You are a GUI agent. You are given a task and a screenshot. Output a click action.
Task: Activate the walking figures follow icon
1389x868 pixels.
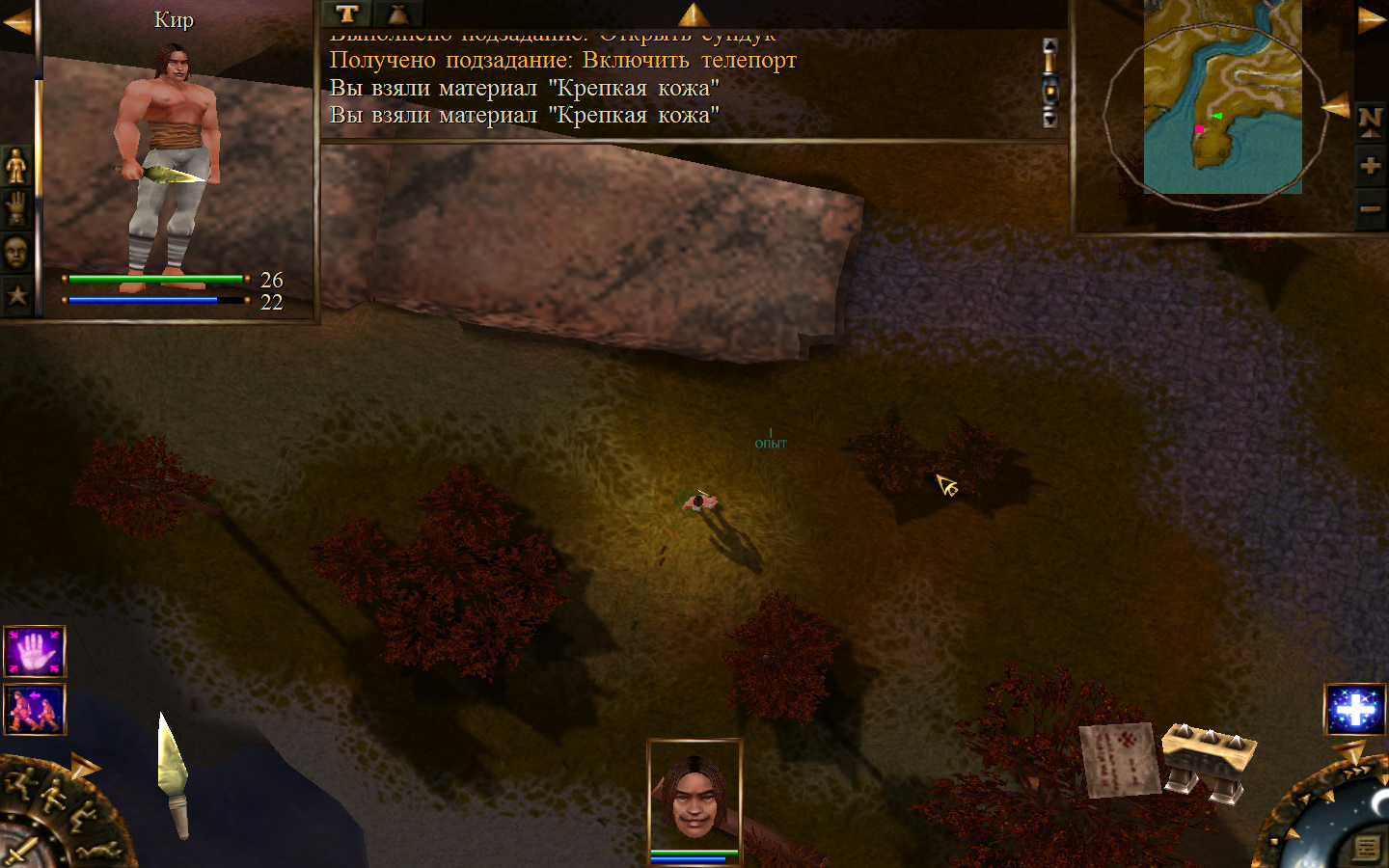click(35, 710)
